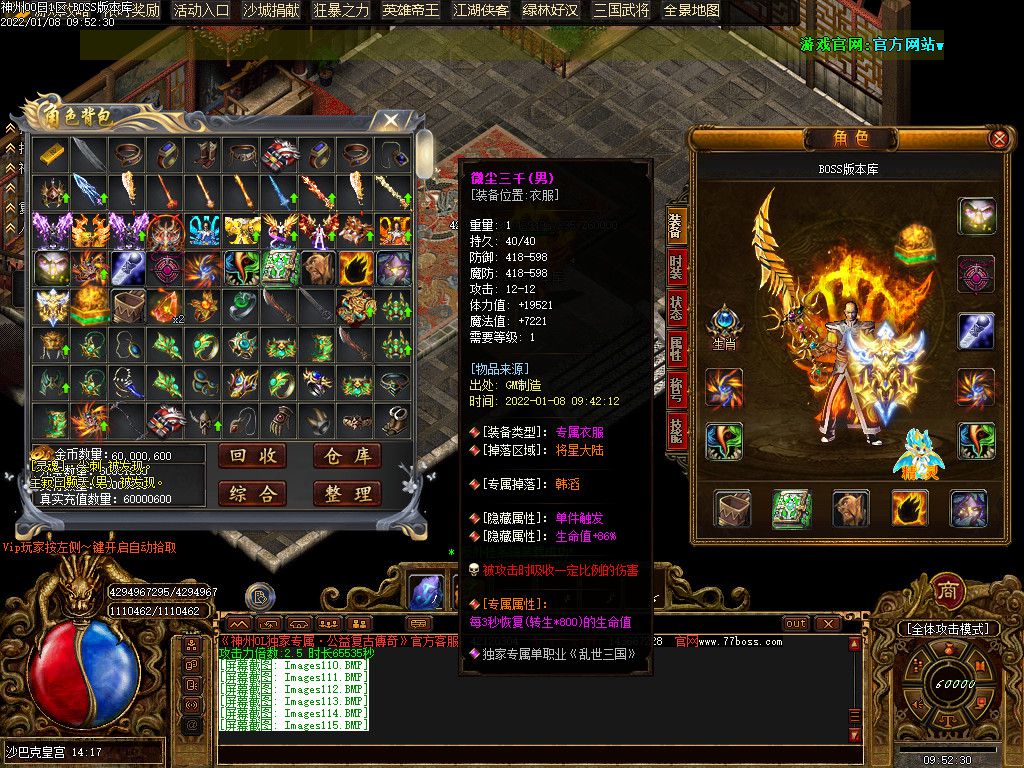The width and height of the screenshot is (1024, 768).
Task: Sort the bag with 整理
Action: 346,493
